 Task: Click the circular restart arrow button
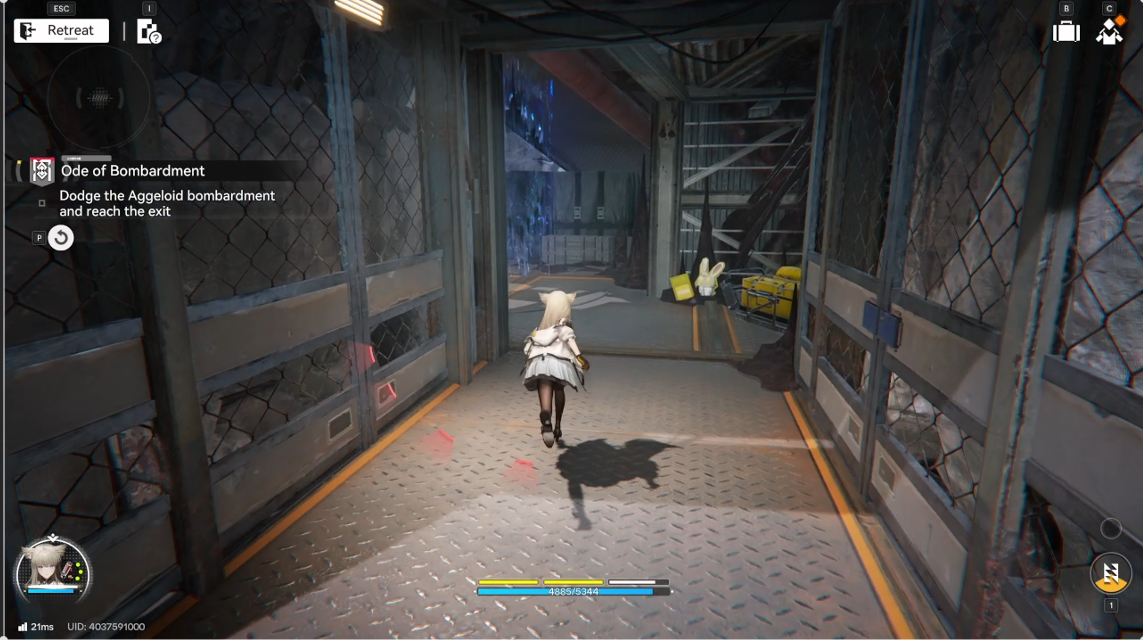(x=61, y=238)
